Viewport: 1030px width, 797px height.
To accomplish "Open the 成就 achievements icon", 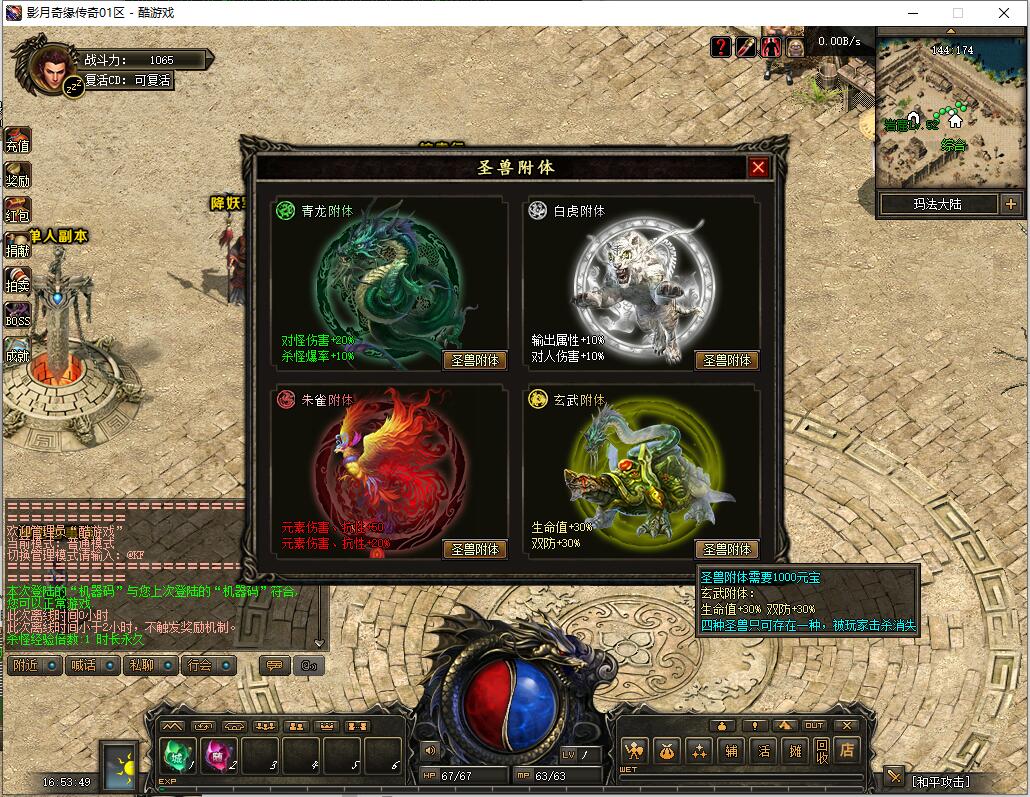I will (17, 350).
